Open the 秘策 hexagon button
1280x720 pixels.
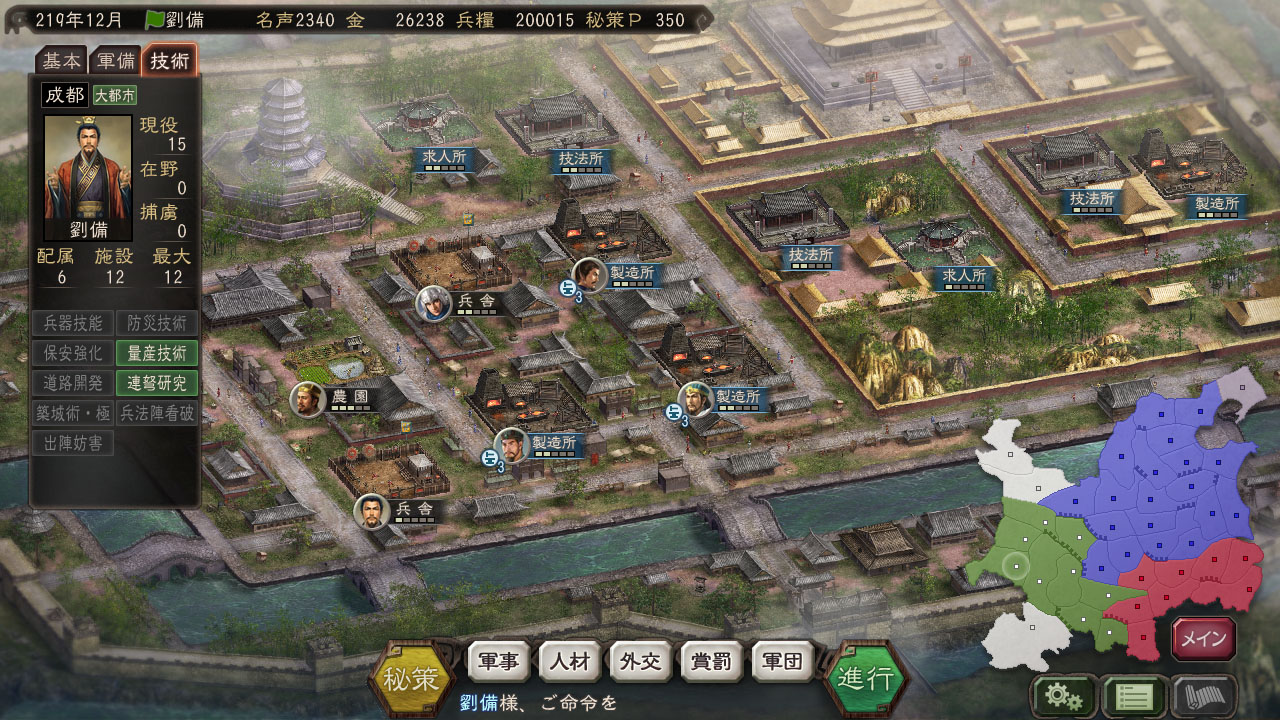tap(411, 679)
